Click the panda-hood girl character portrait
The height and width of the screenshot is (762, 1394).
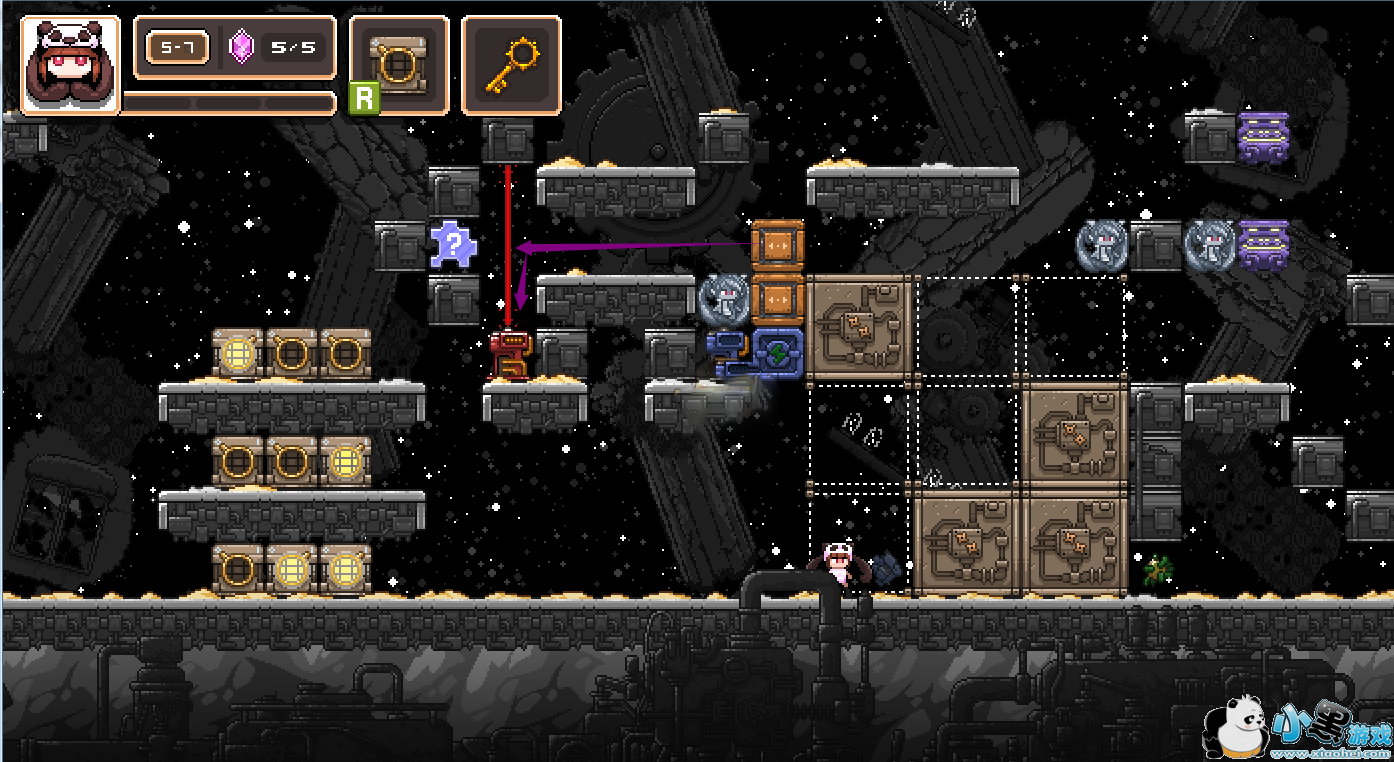click(x=70, y=65)
